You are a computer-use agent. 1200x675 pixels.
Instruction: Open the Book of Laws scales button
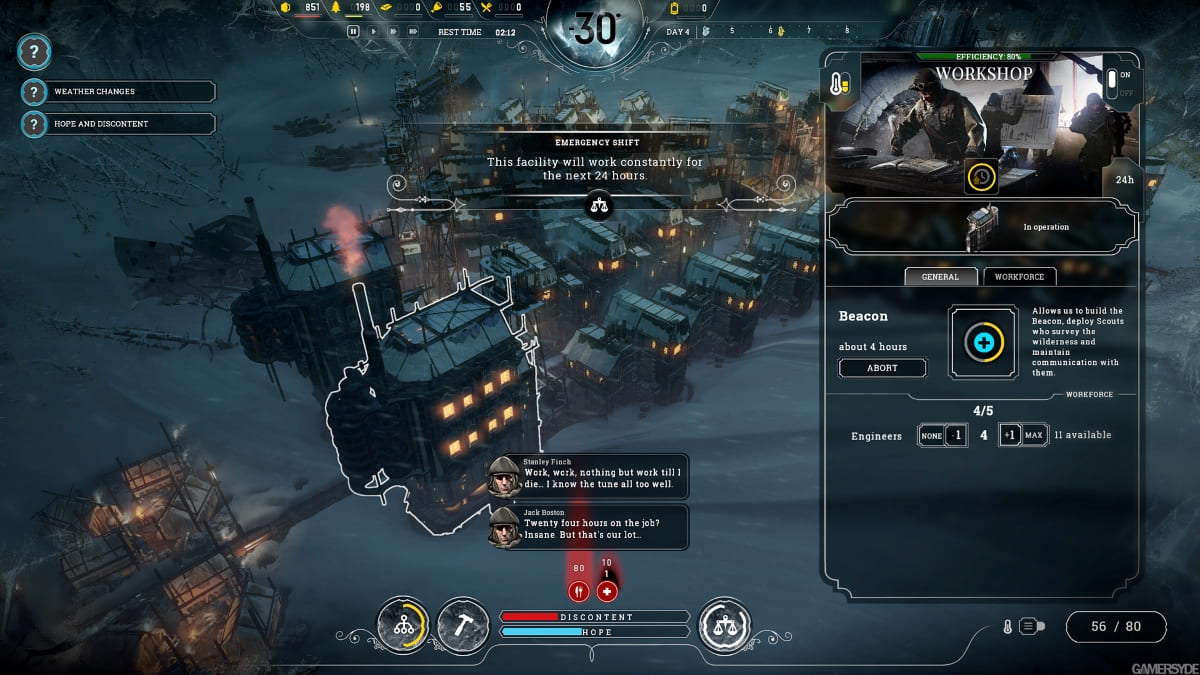(723, 624)
